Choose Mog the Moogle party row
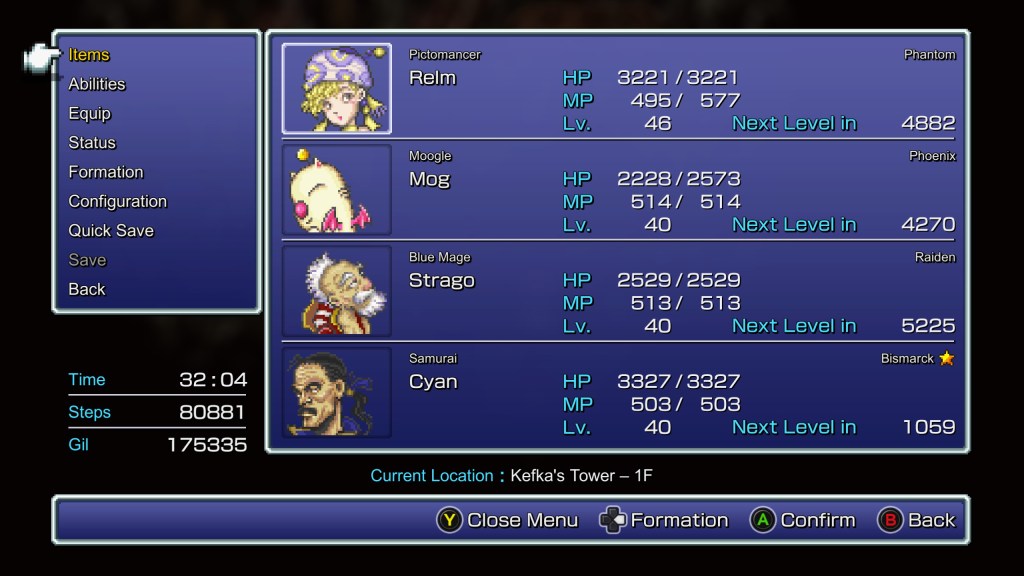The width and height of the screenshot is (1024, 576). coord(617,190)
